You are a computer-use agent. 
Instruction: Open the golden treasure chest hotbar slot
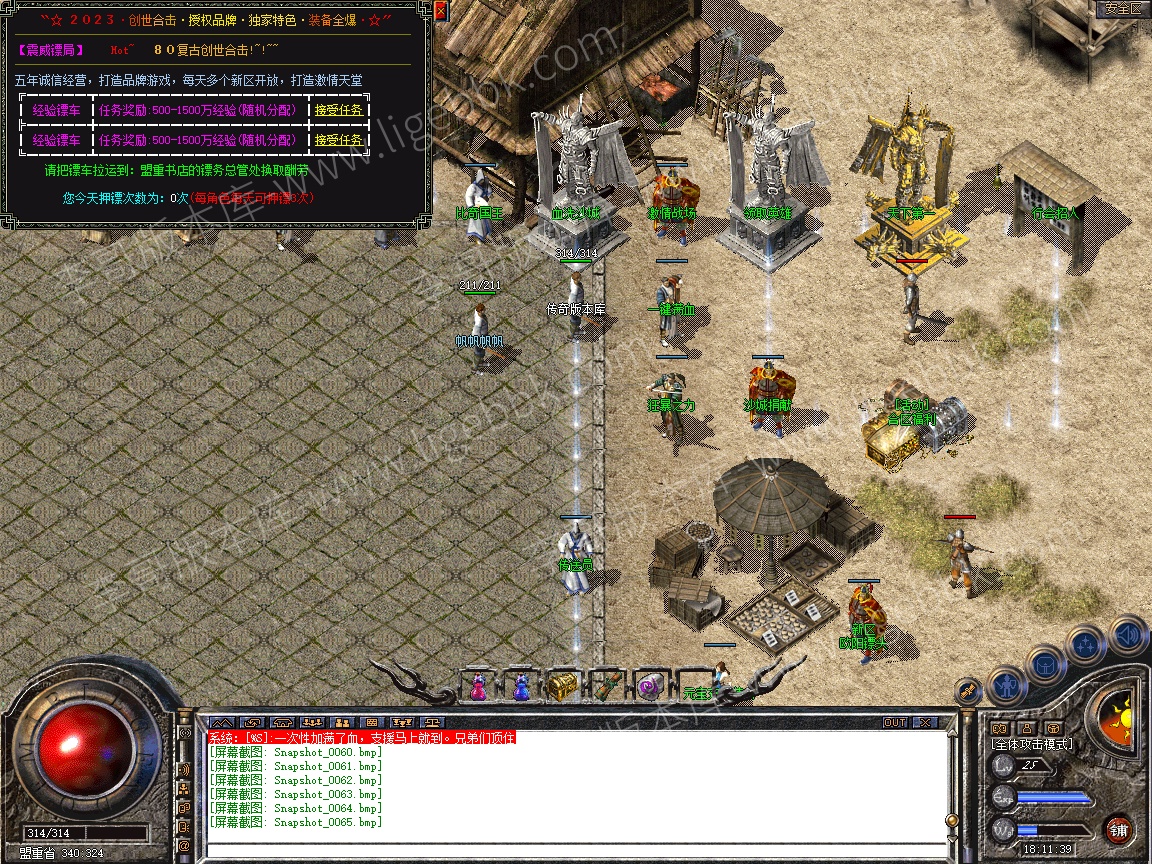[x=563, y=687]
